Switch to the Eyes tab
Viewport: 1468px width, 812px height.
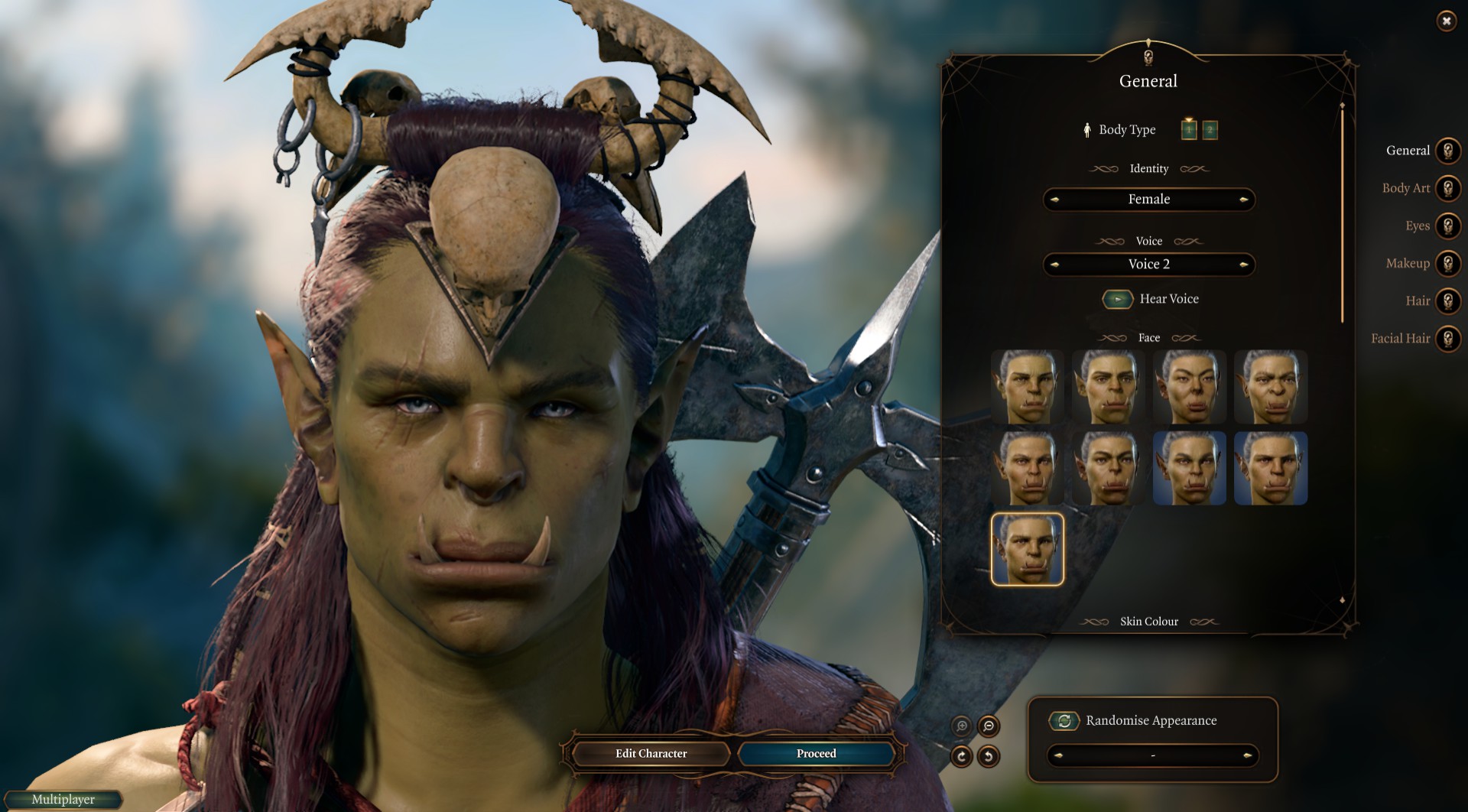1447,226
